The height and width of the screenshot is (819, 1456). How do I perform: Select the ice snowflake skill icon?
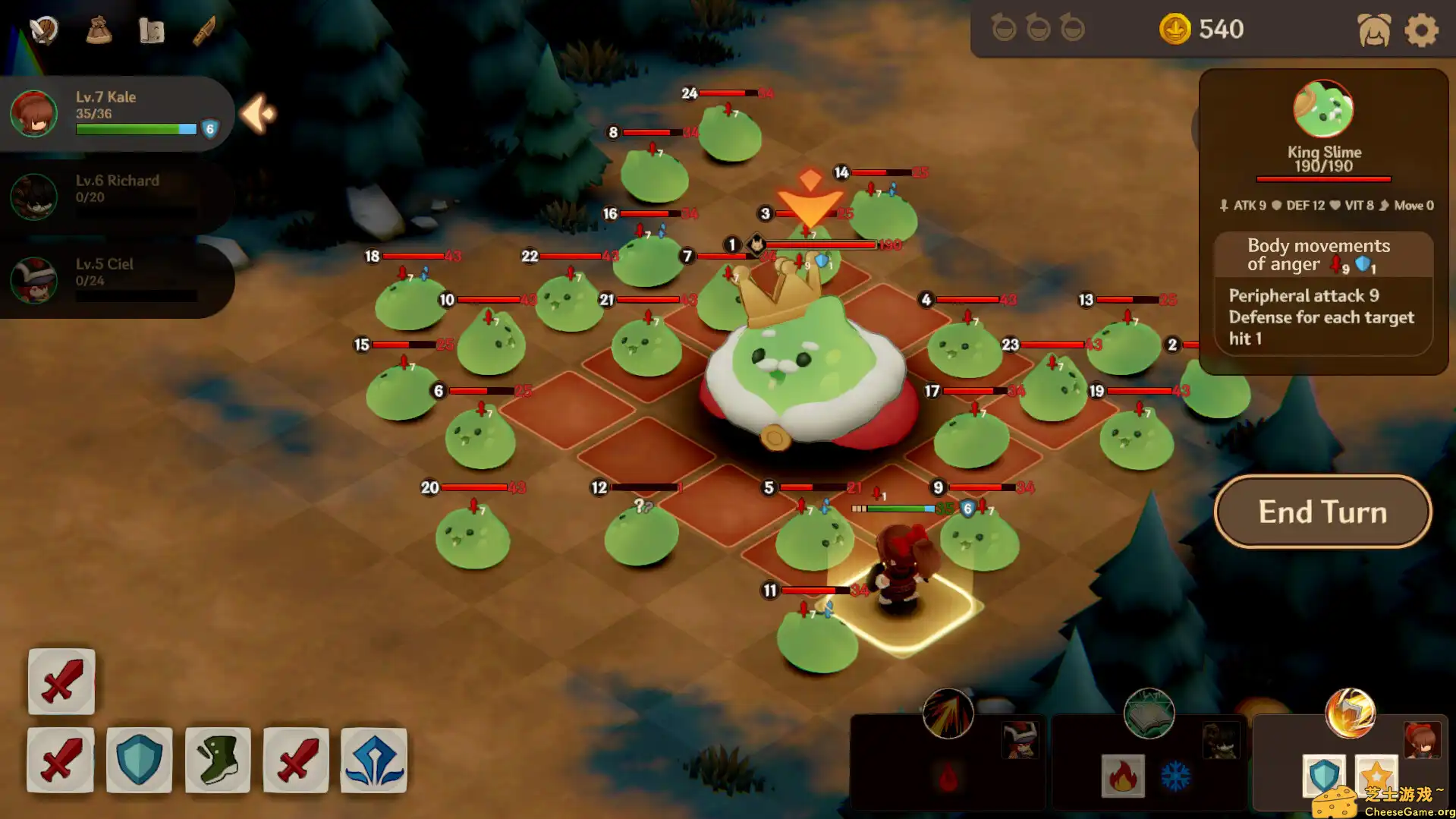click(1175, 775)
